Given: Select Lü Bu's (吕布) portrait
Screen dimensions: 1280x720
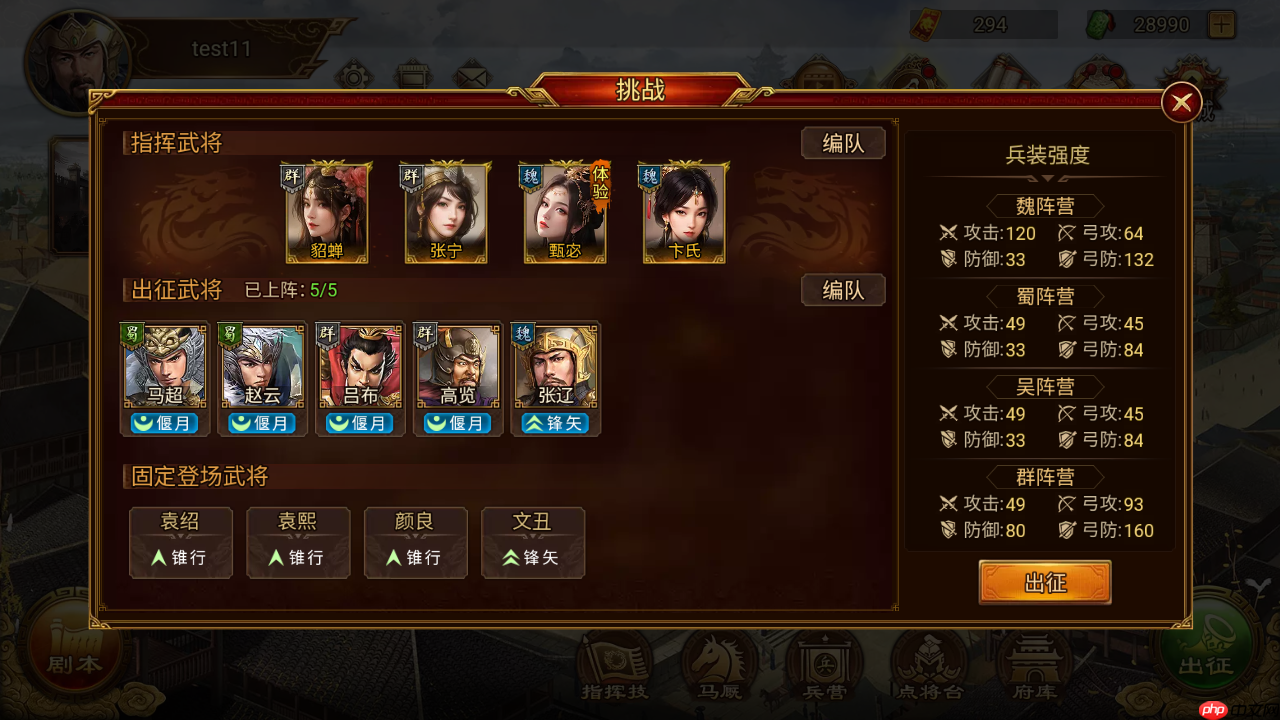Looking at the screenshot, I should pos(359,365).
